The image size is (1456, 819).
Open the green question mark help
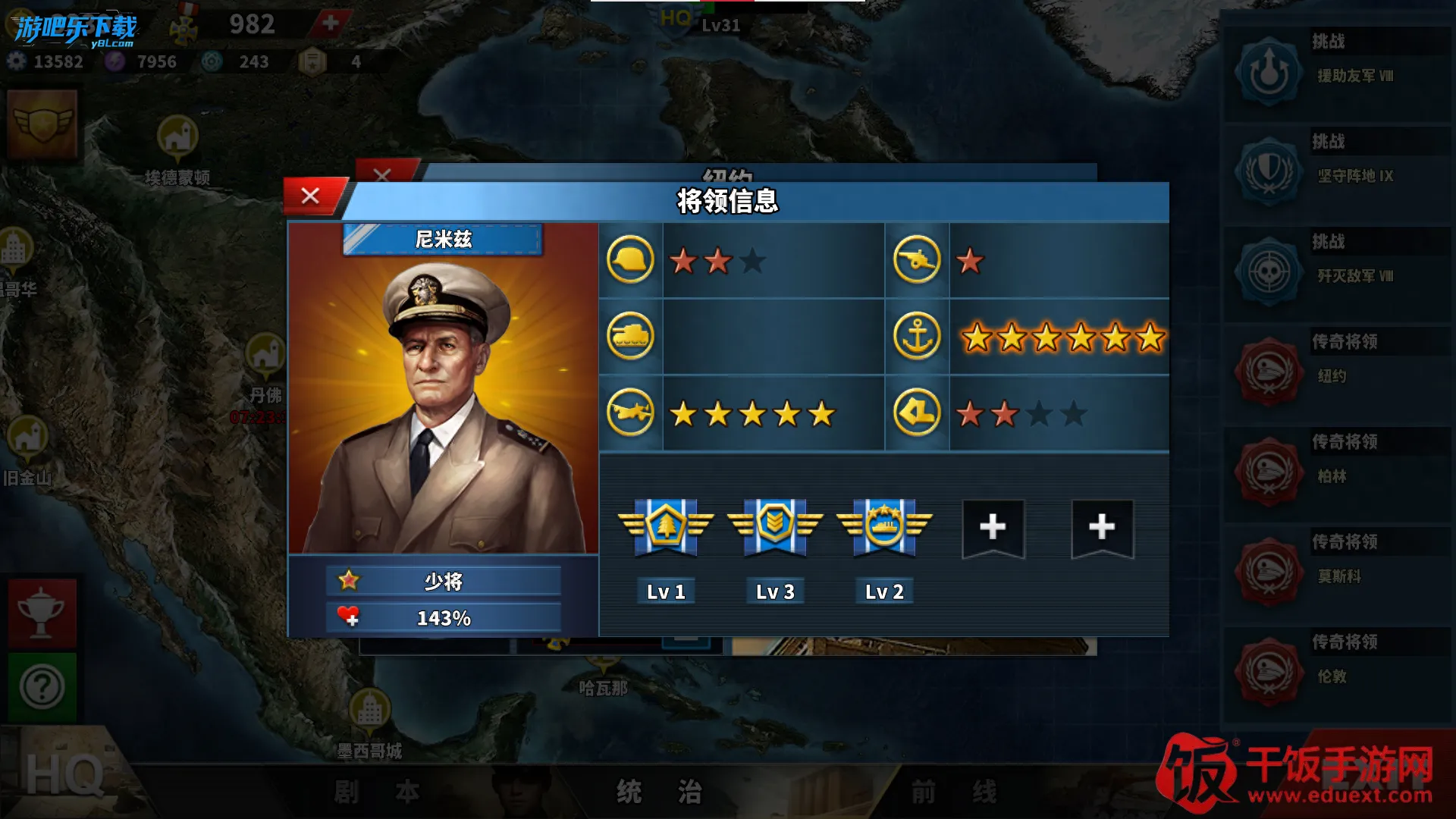[42, 687]
